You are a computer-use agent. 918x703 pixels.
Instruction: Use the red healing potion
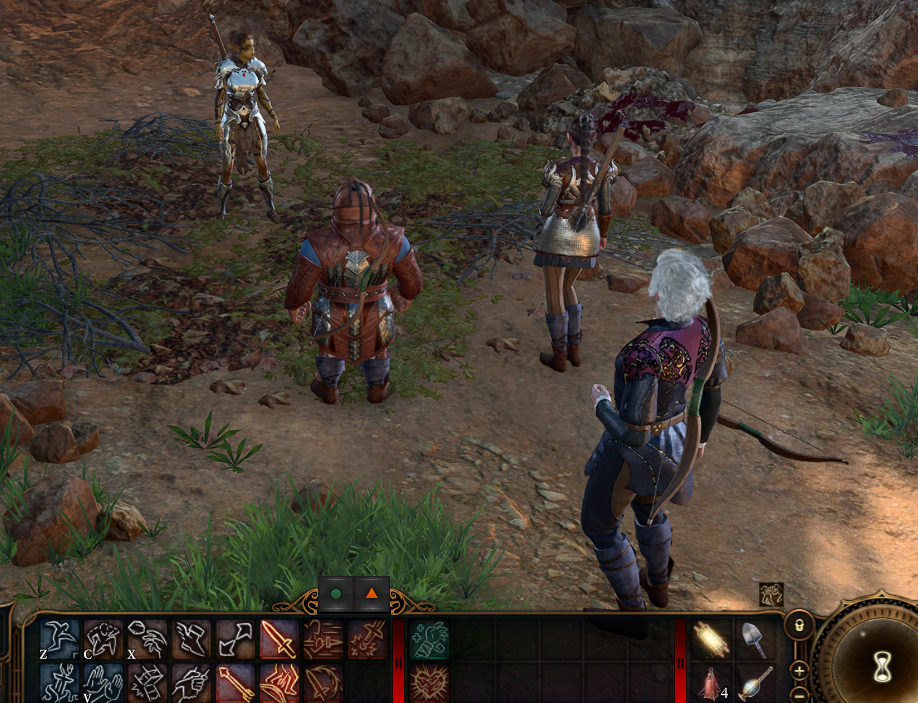[710, 682]
